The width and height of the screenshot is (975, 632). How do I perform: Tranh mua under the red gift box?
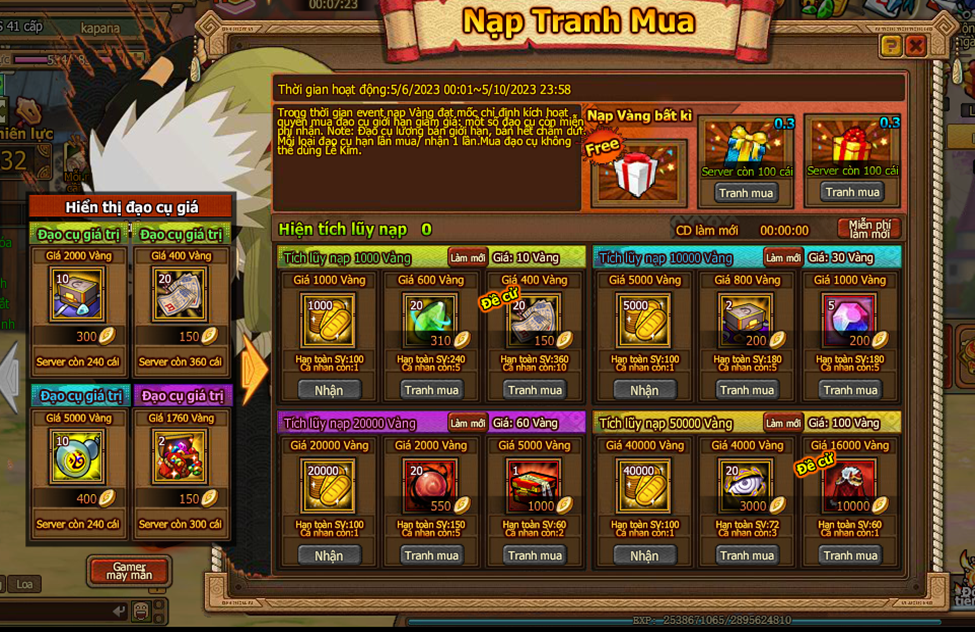pos(852,192)
